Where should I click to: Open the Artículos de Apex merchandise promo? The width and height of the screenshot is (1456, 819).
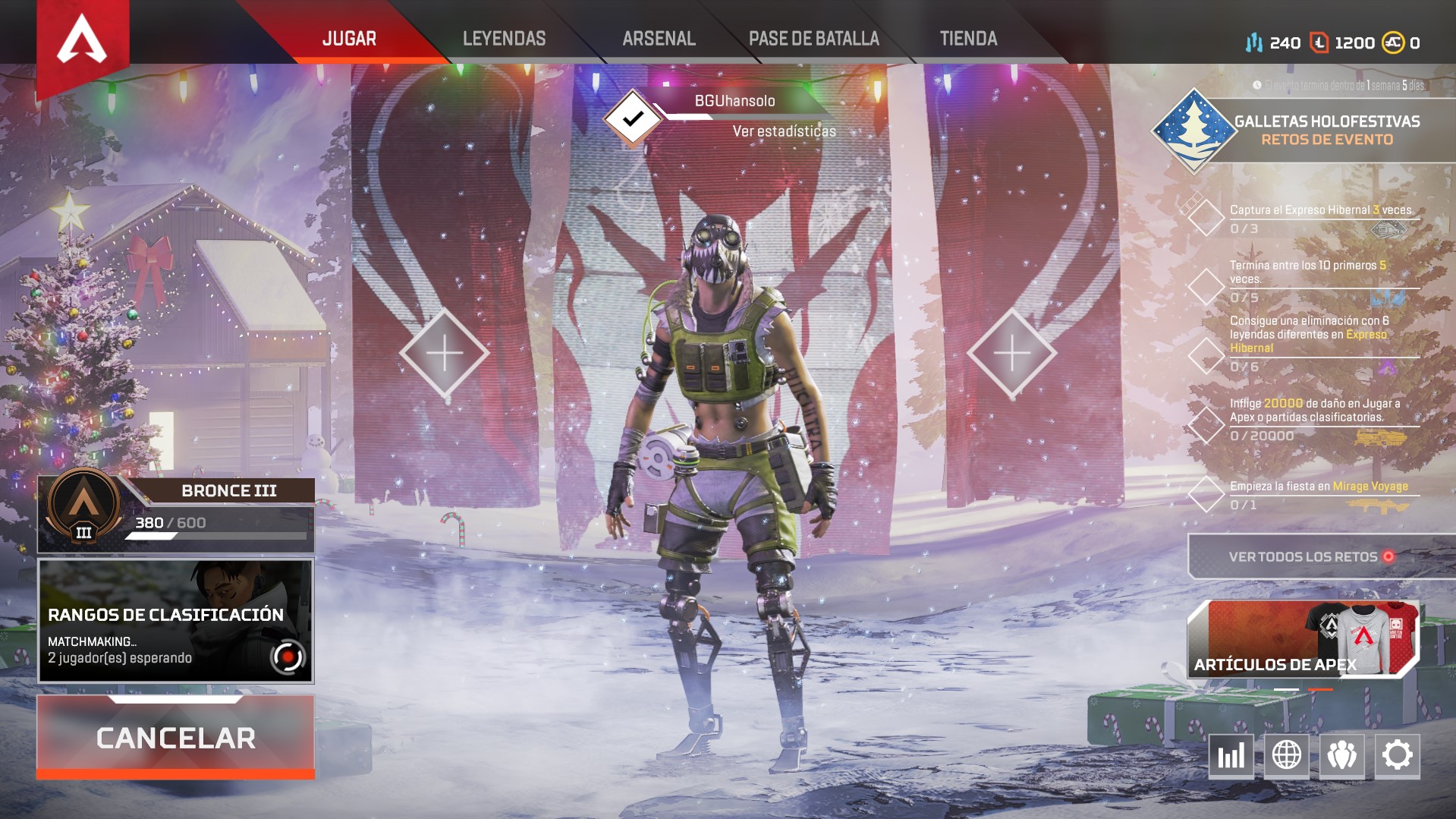click(x=1302, y=638)
